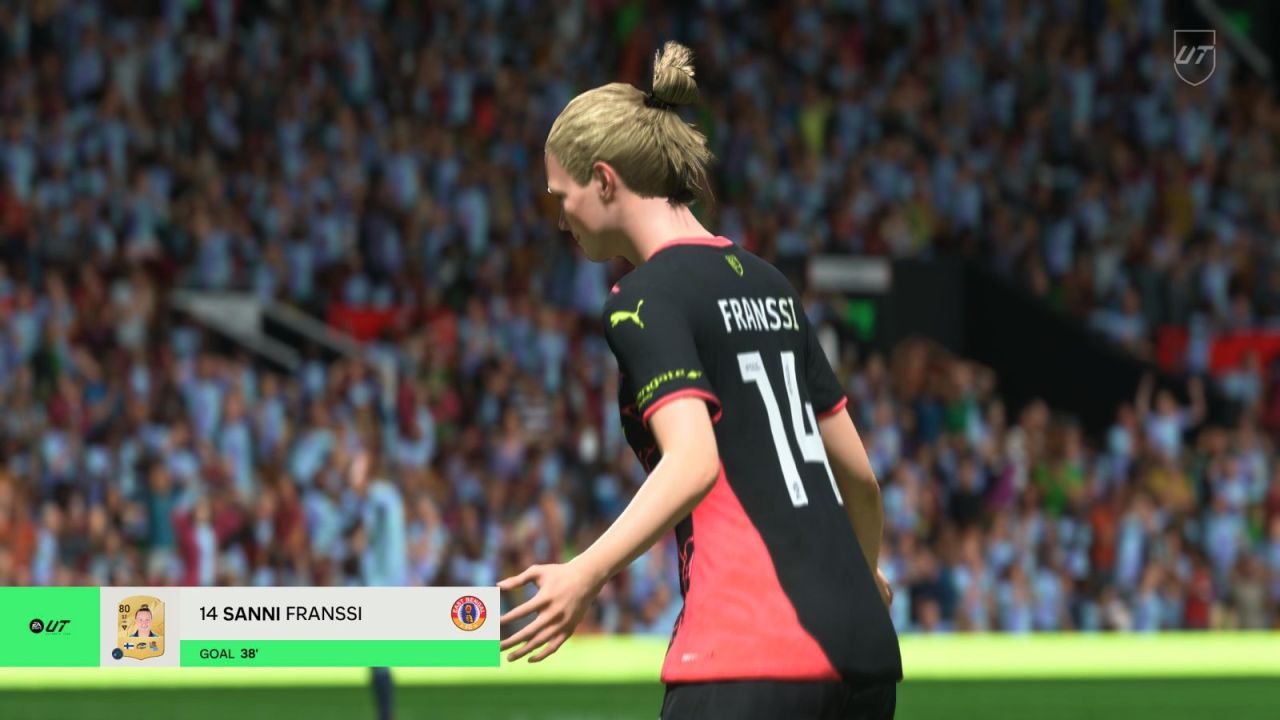This screenshot has height=720, width=1280.
Task: Click the UT wordmark beside the EA logo
Action: tap(58, 624)
